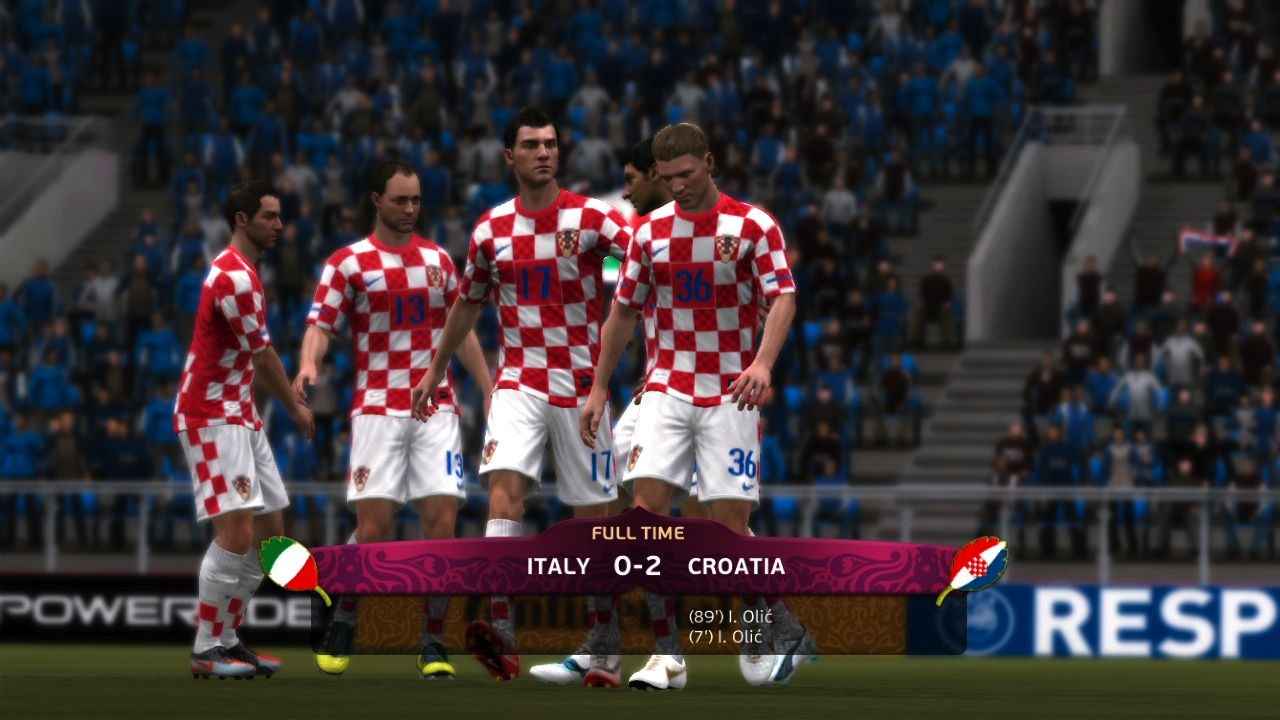Click the Croatia flag leaf icon

[x=977, y=564]
